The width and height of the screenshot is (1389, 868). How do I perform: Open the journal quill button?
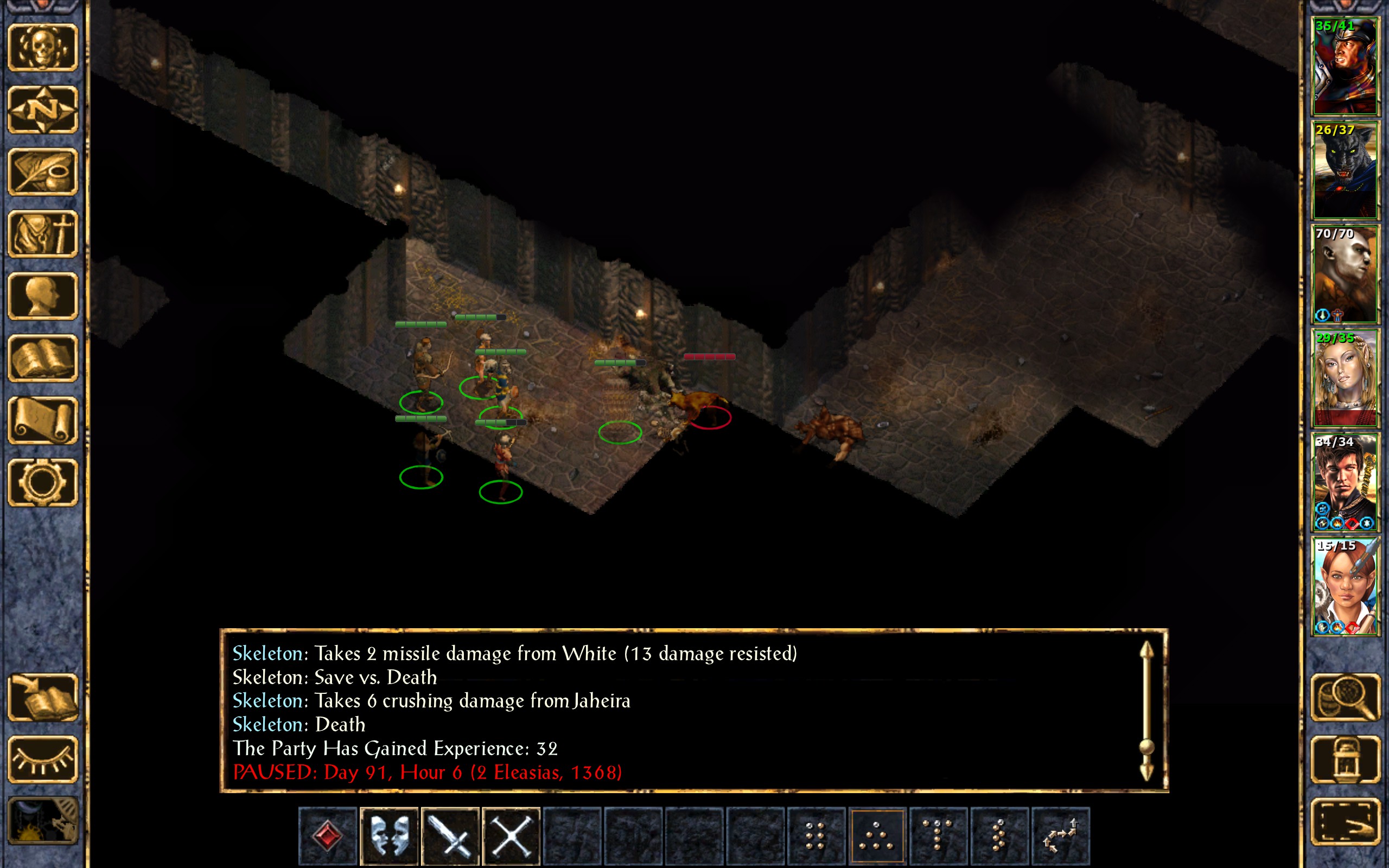coord(43,171)
